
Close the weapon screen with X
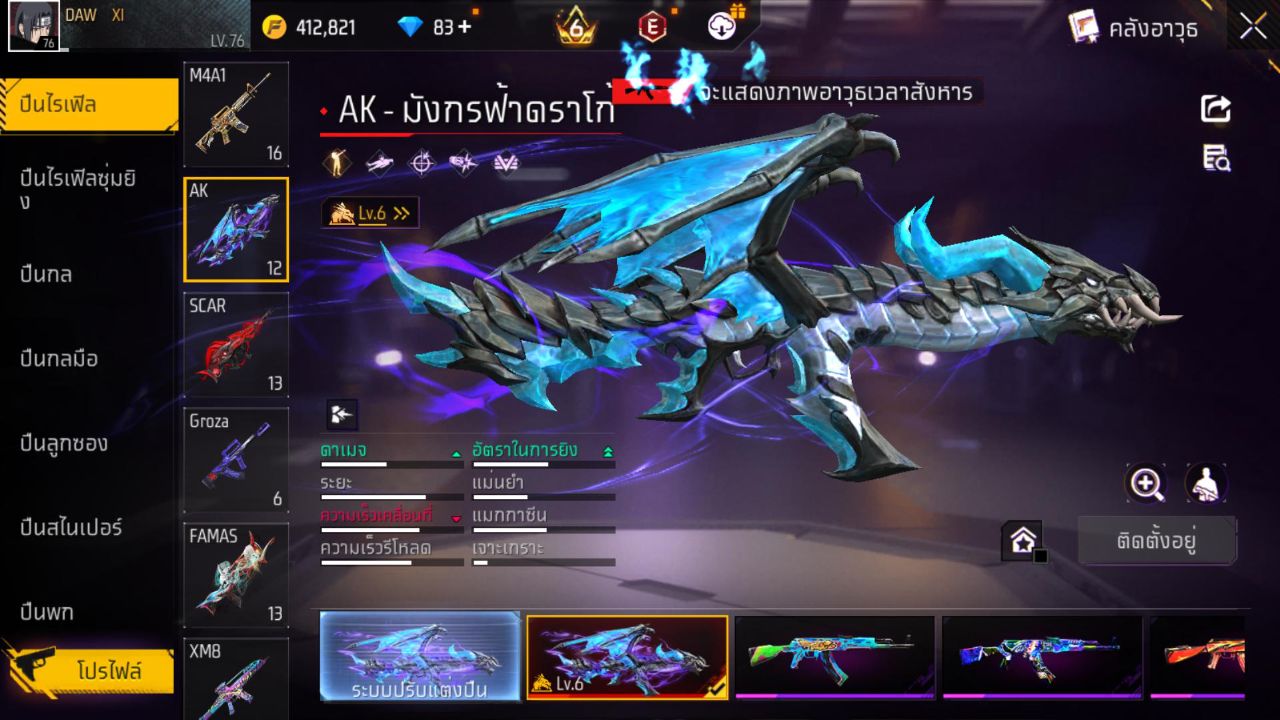(x=1253, y=27)
